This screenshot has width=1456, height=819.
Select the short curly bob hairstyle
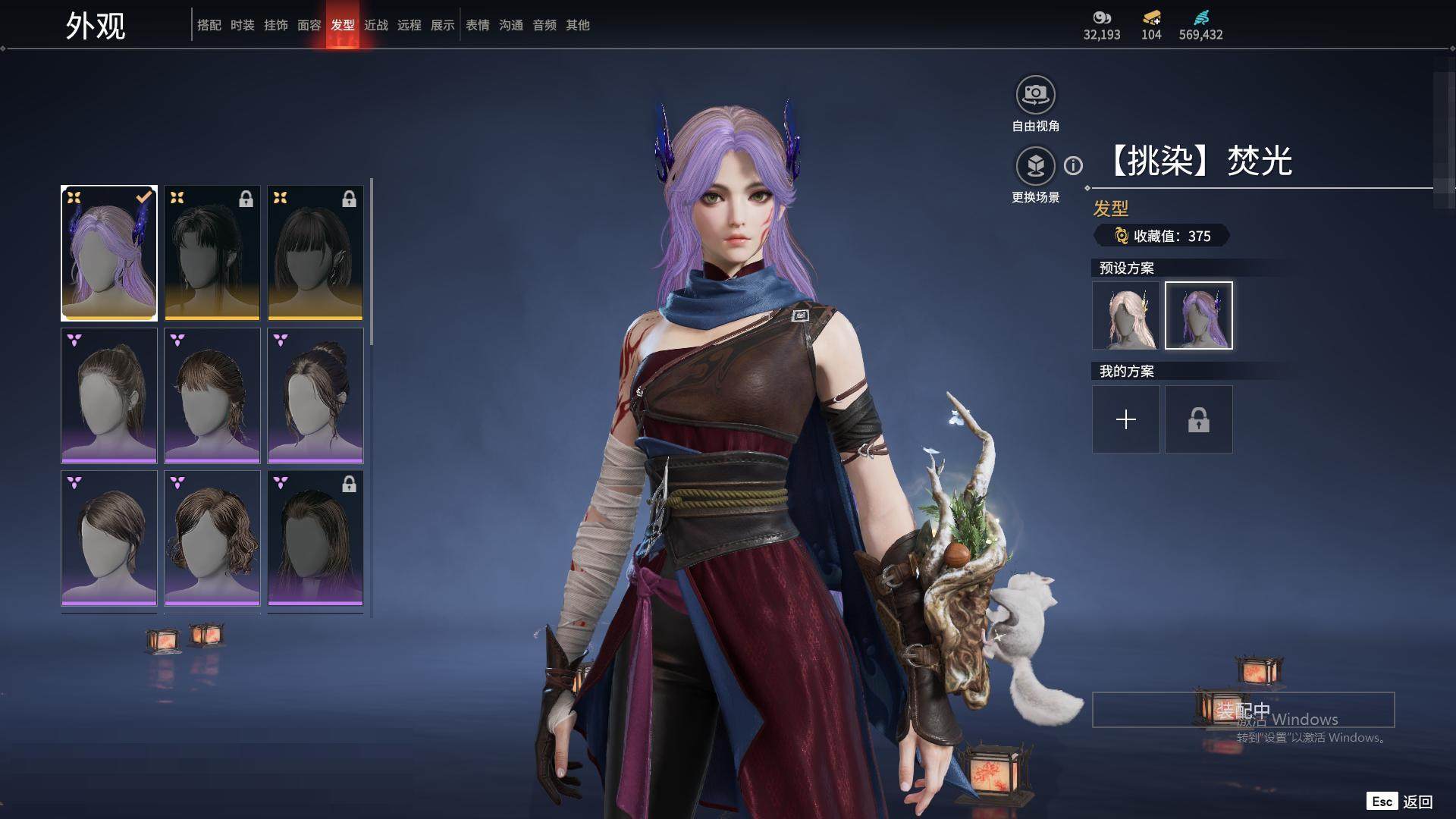[212, 538]
